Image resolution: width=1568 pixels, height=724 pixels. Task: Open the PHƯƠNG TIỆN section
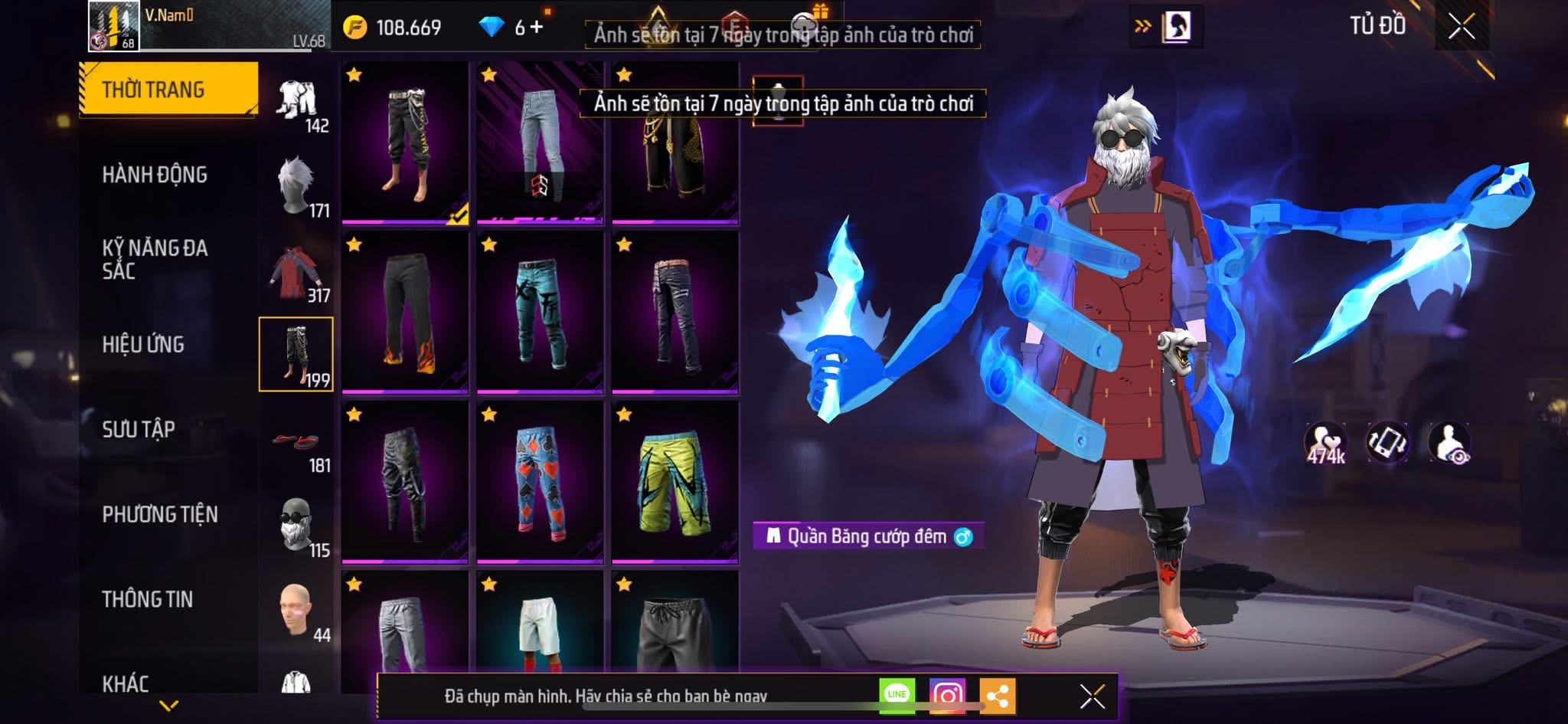[160, 514]
